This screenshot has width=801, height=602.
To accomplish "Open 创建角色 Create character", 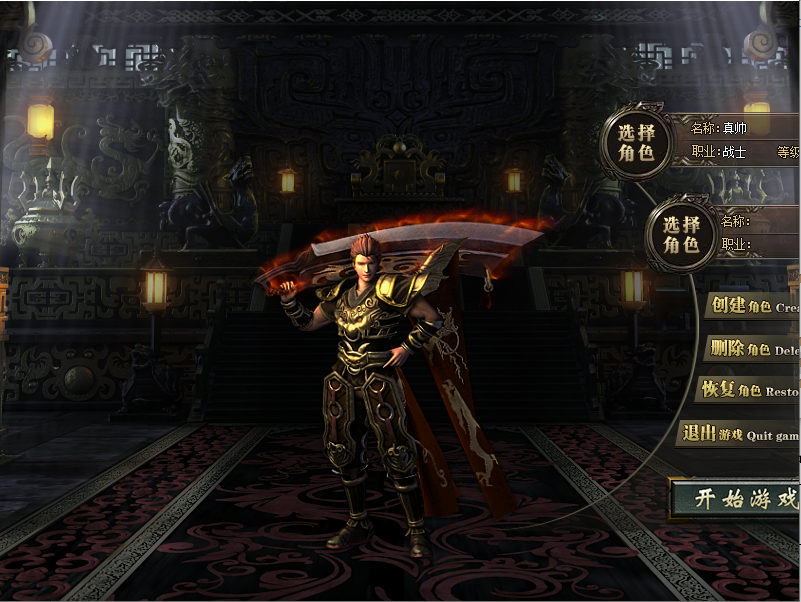I will [x=752, y=306].
